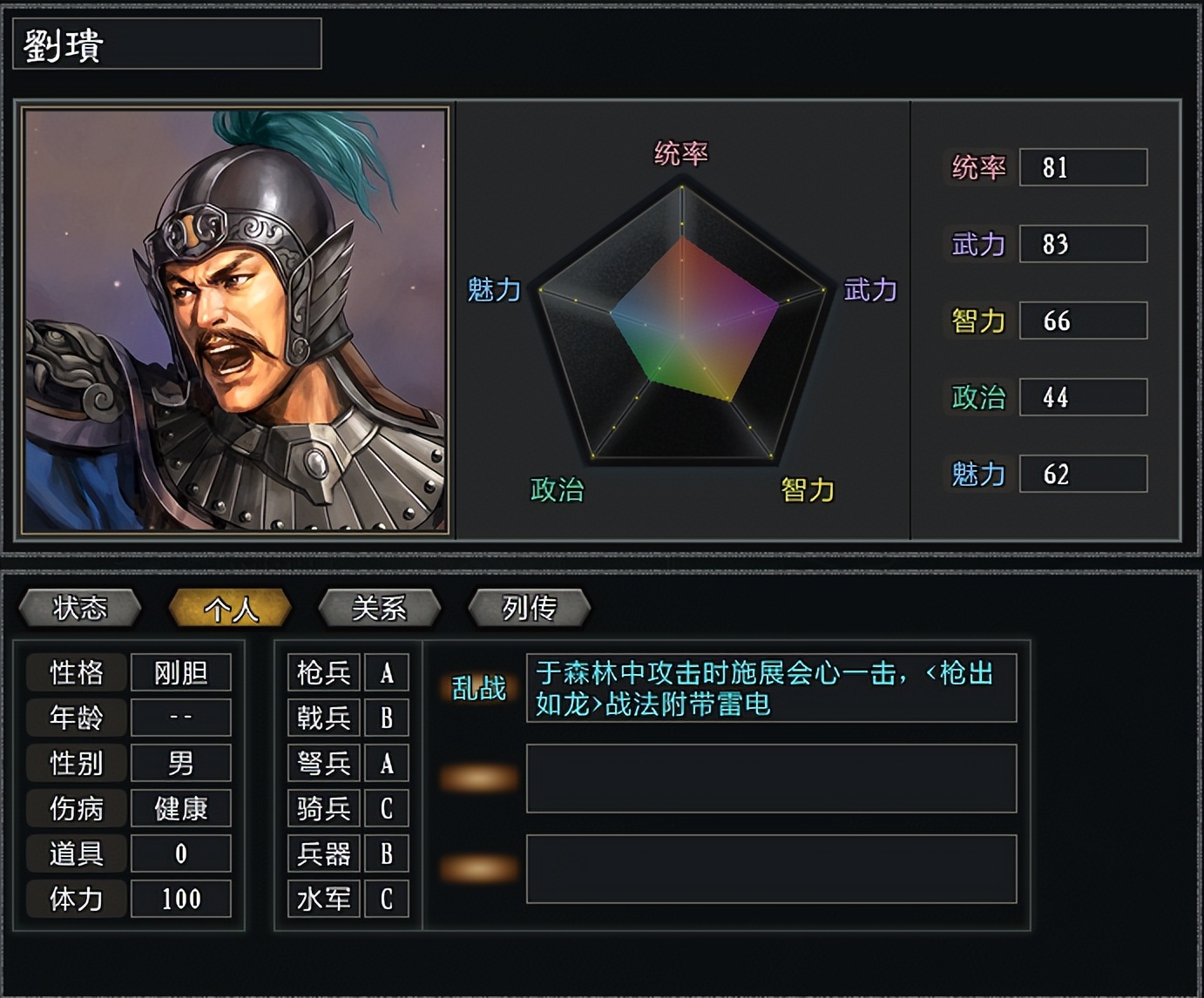This screenshot has height=998, width=1204.
Task: Click the 水军 aptitude rating
Action: [387, 899]
